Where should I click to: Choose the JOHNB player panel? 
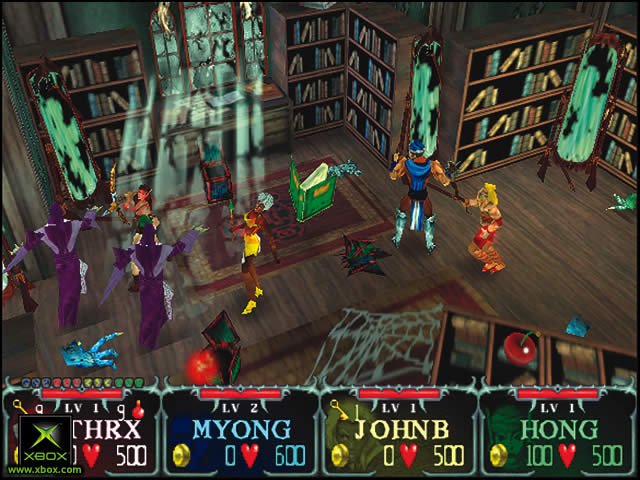(399, 432)
